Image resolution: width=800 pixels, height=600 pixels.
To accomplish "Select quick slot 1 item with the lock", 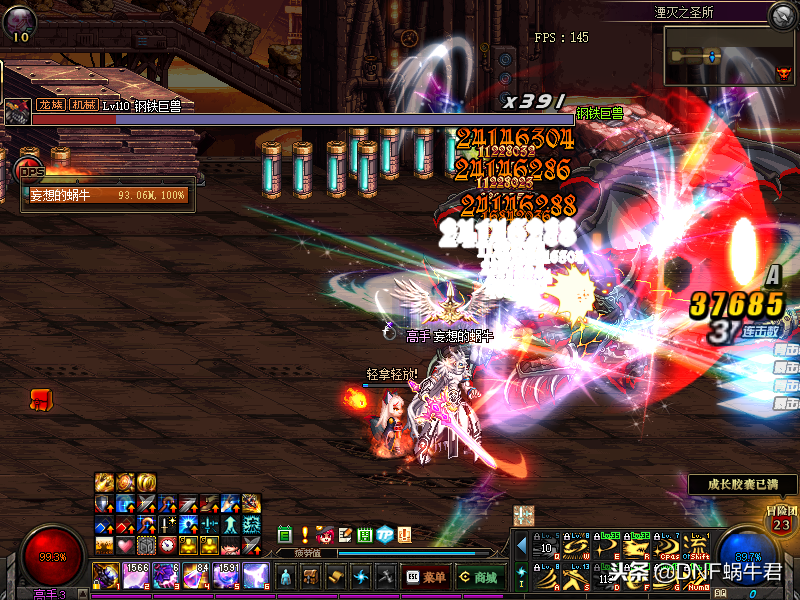I will click(x=105, y=576).
